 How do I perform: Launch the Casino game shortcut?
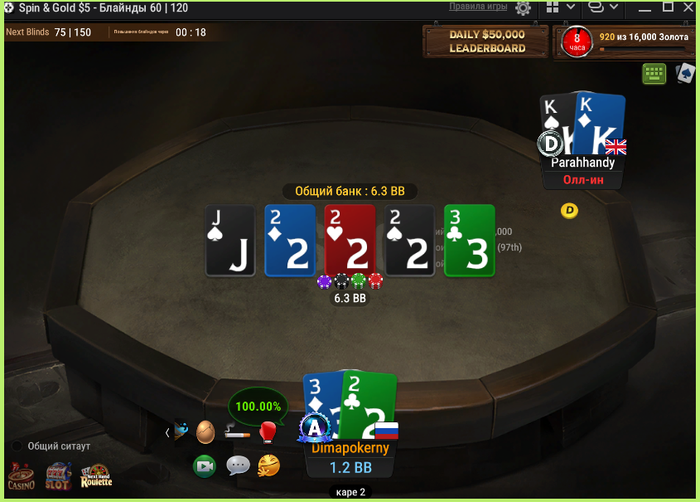coord(21,476)
